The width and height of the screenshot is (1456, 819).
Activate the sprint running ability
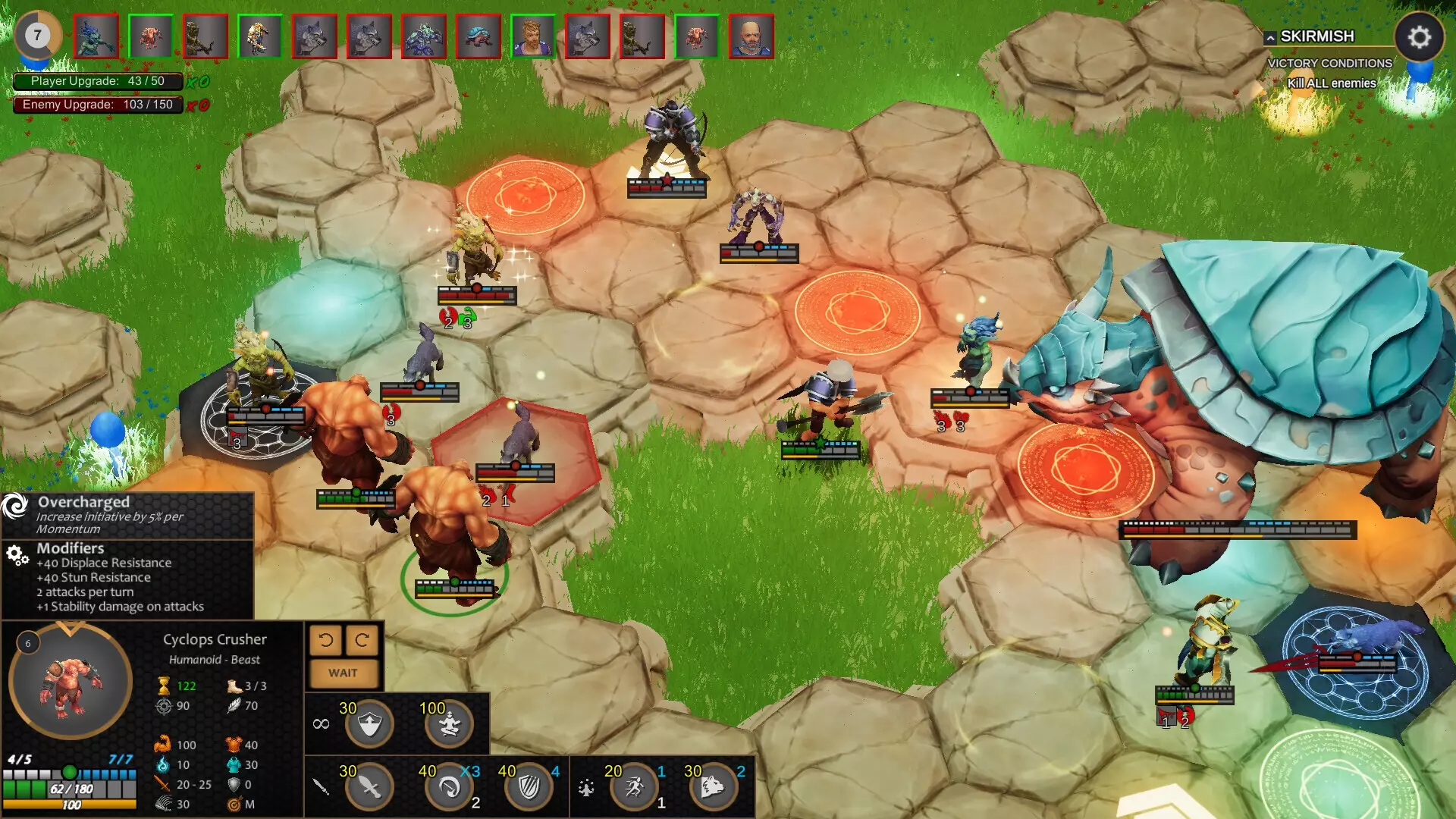click(635, 787)
